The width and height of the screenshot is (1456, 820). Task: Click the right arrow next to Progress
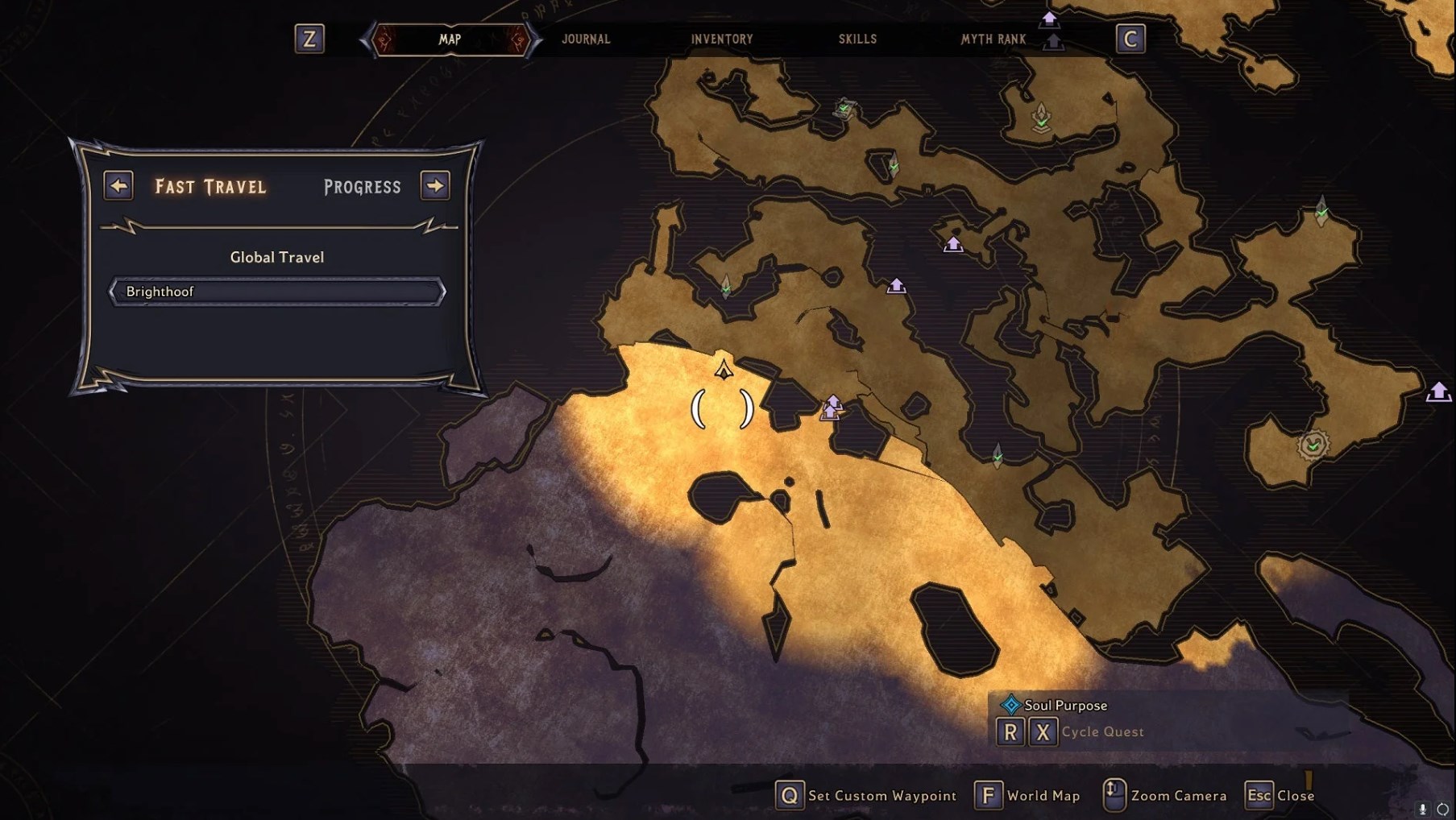tap(435, 186)
